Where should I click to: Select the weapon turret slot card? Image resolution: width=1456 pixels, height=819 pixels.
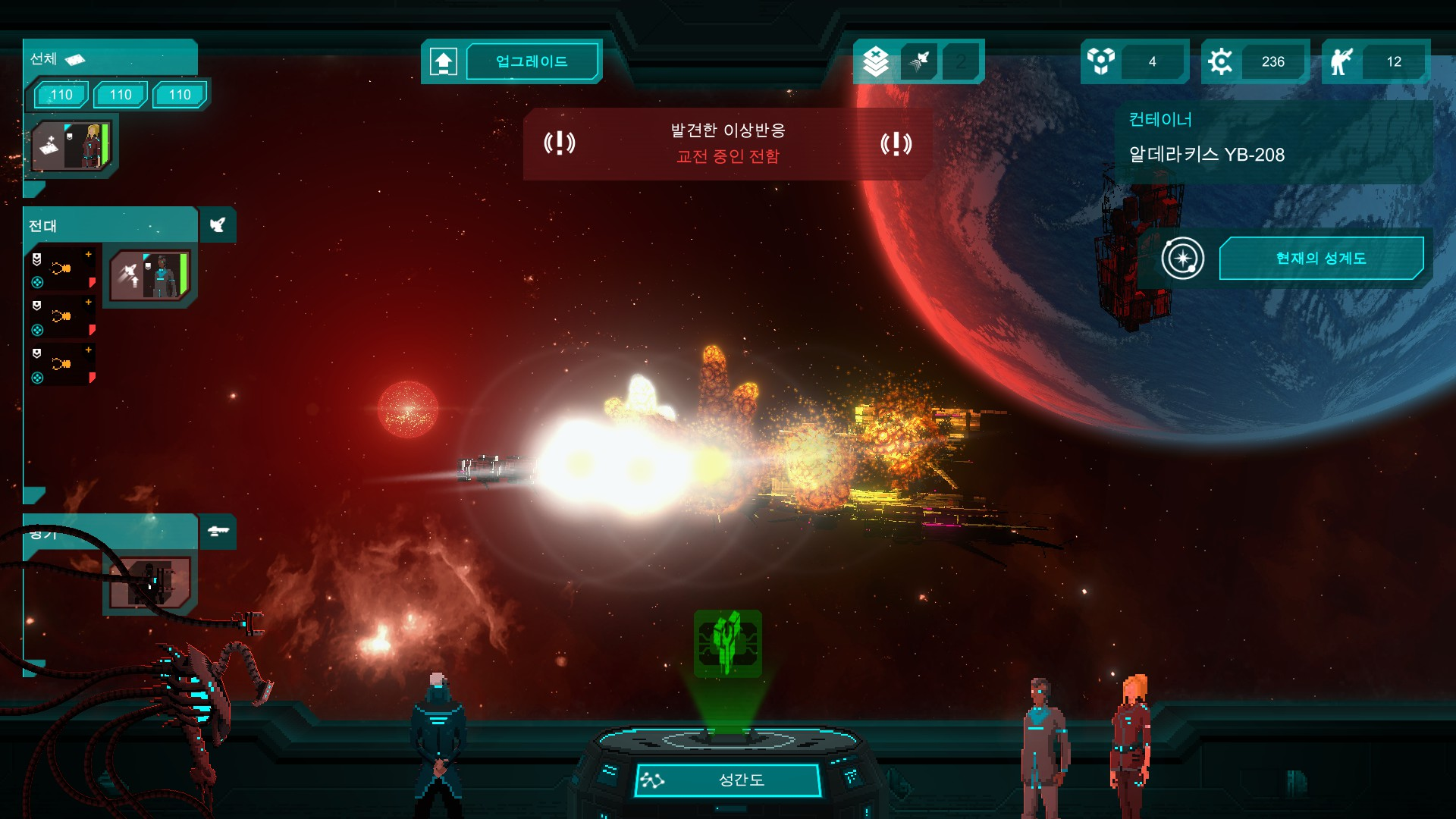pos(149,582)
